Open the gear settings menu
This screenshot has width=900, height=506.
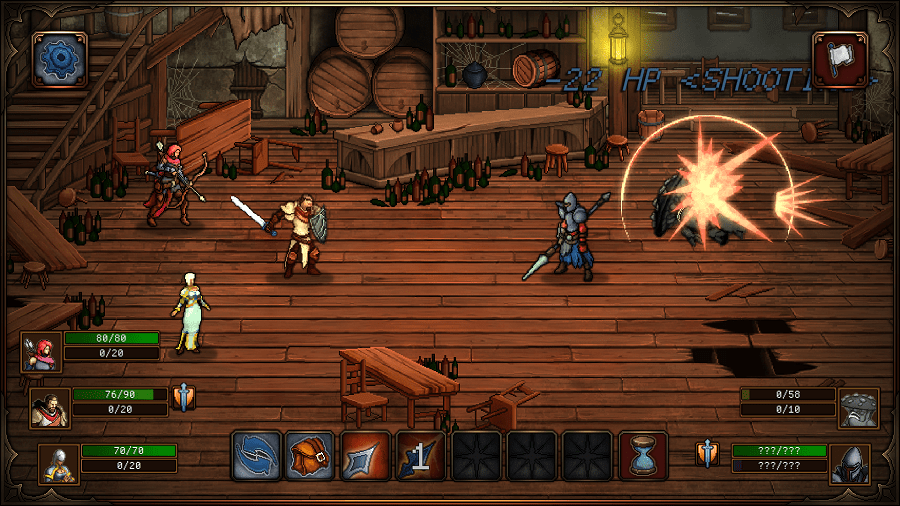pos(60,59)
